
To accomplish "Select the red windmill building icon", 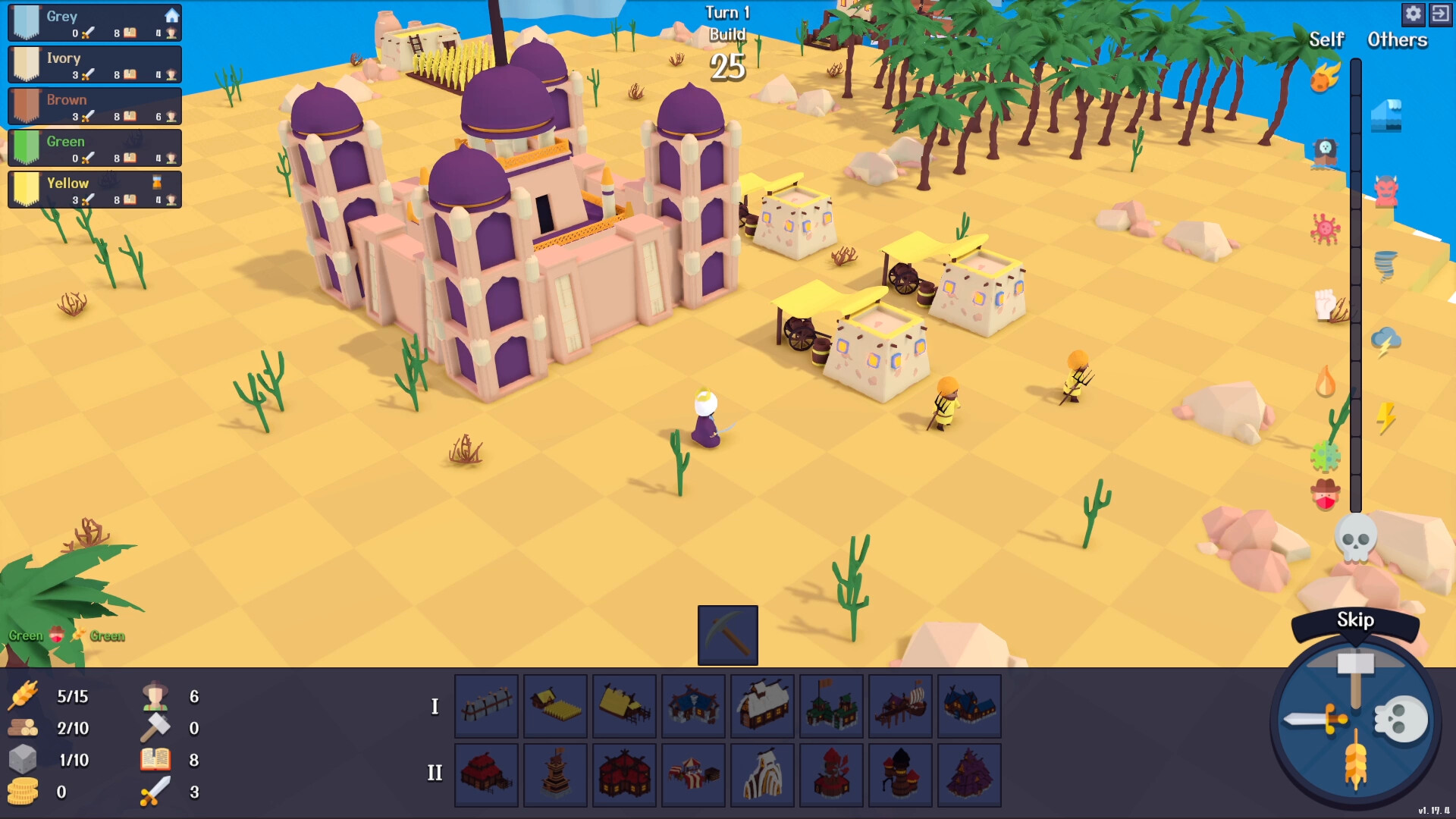I will tap(831, 774).
